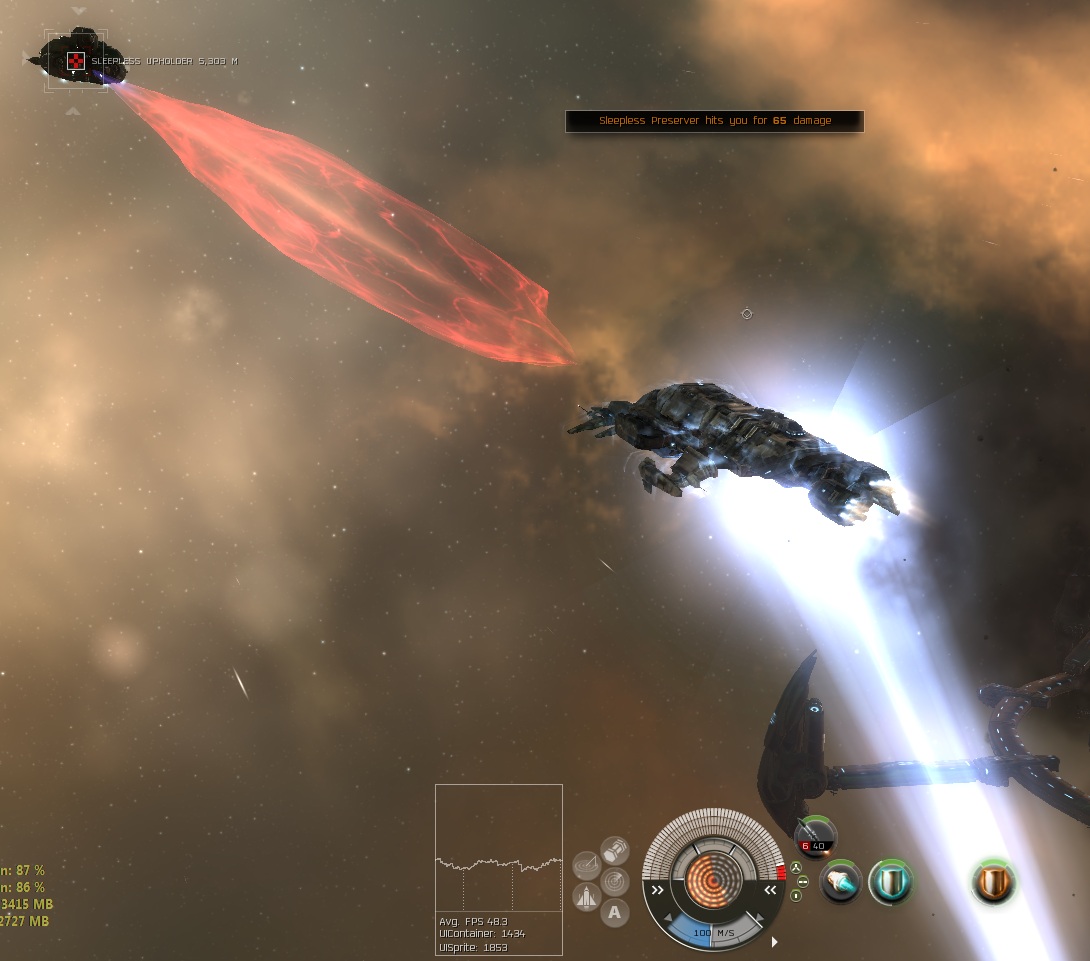This screenshot has width=1090, height=961.
Task: Activate the teal-tipped booster module
Action: point(841,883)
